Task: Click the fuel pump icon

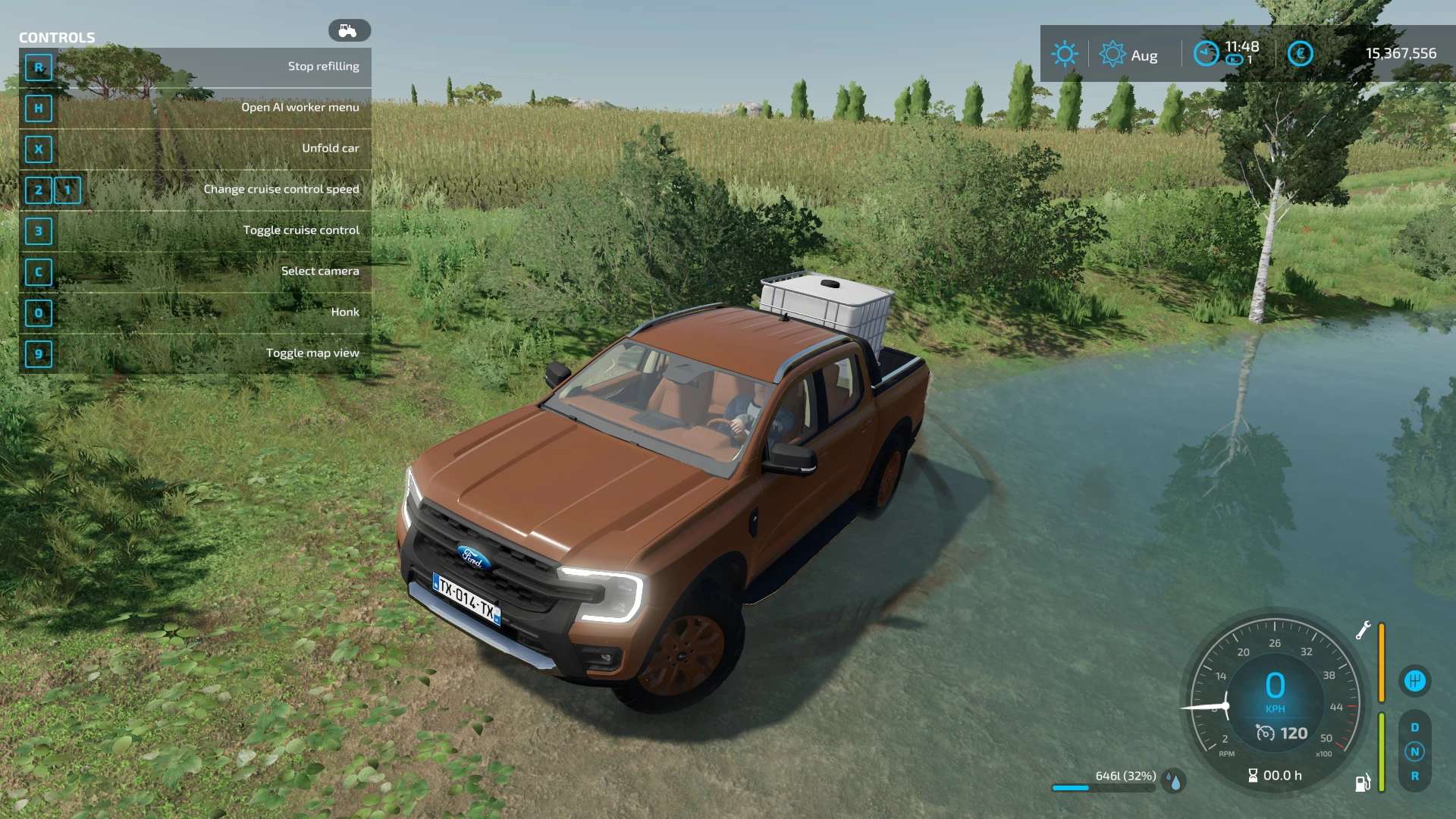Action: pyautogui.click(x=1363, y=783)
